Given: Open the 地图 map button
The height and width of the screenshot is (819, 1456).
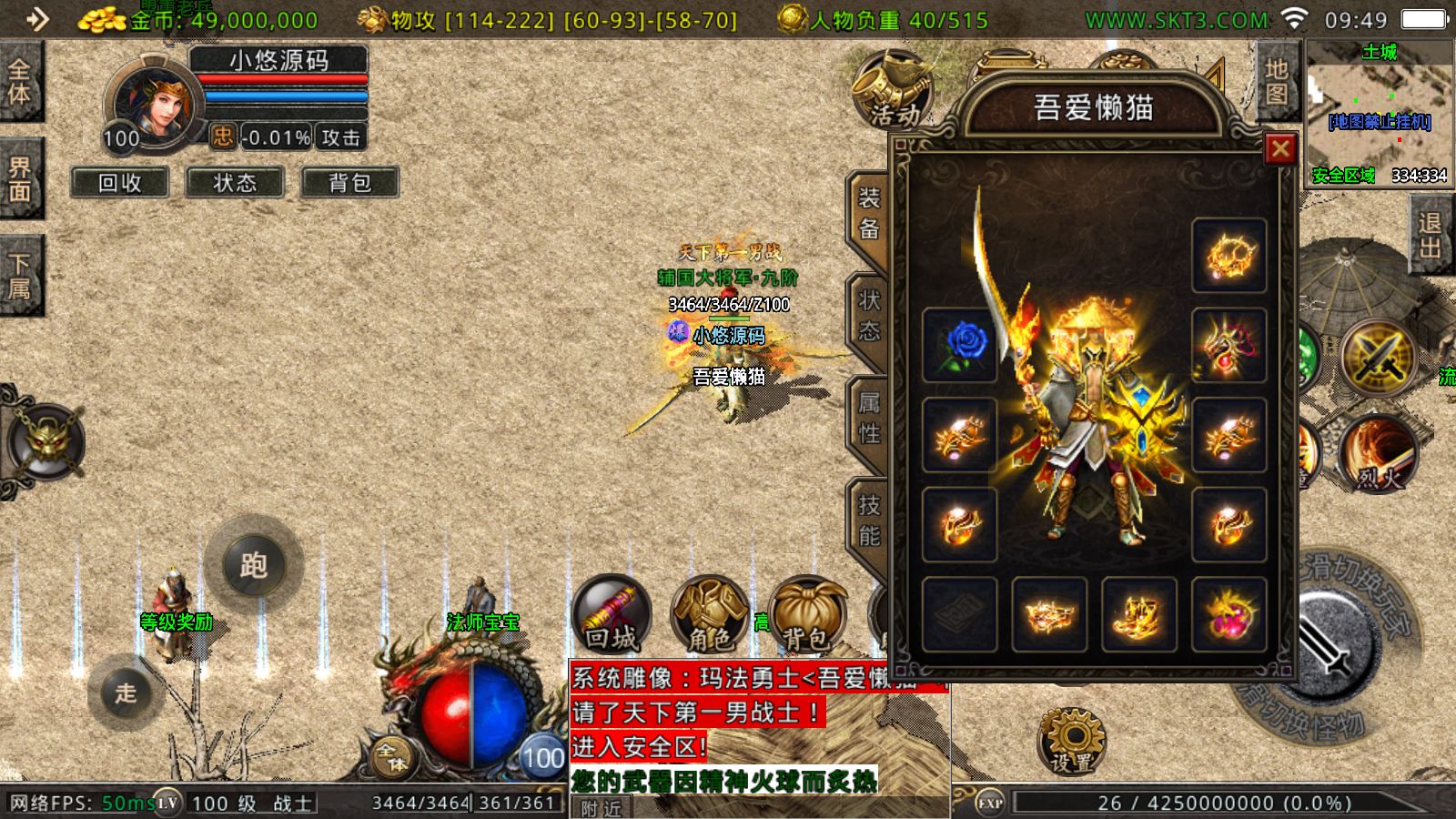Looking at the screenshot, I should [1276, 81].
